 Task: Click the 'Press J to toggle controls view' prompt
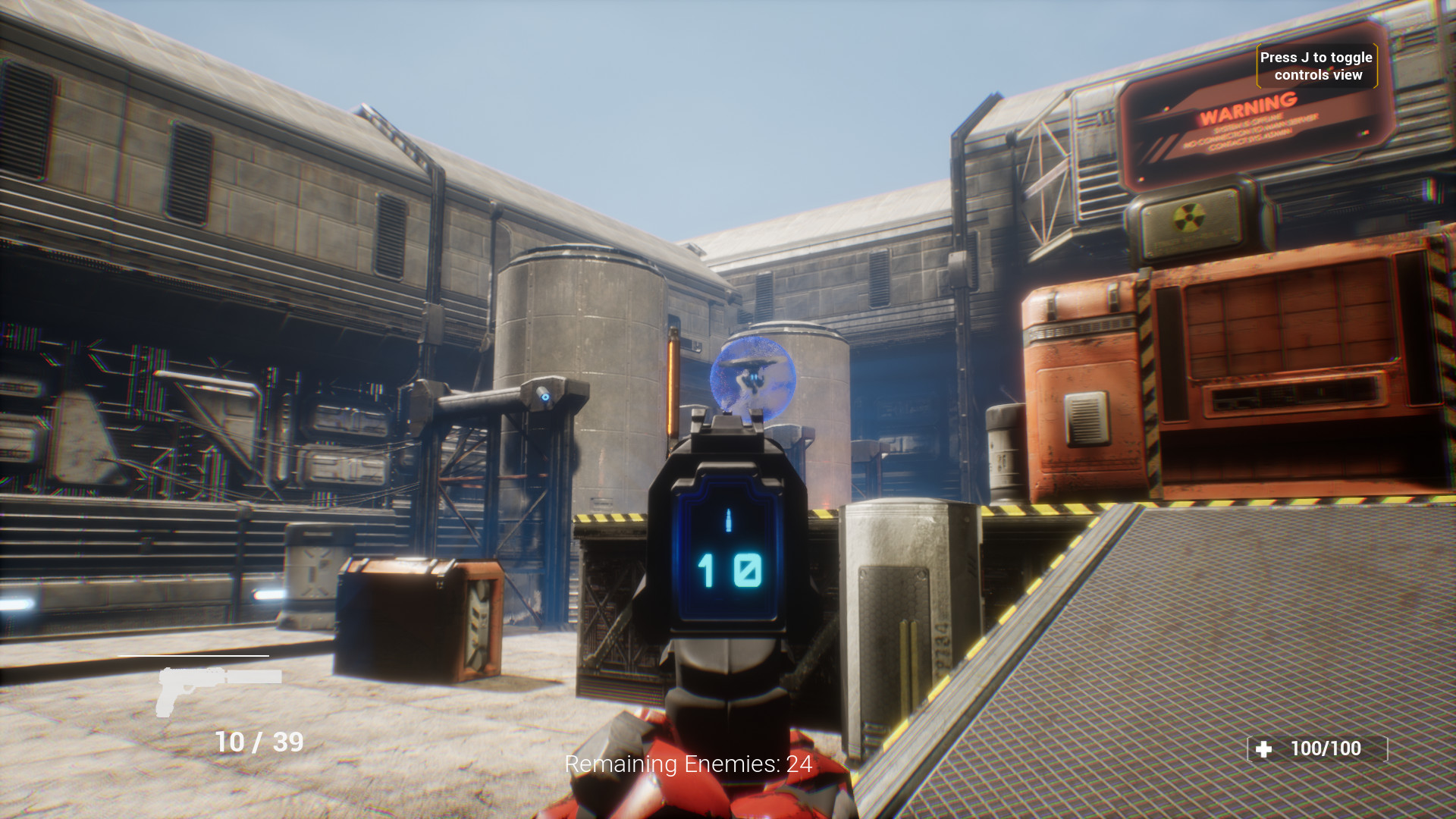click(1315, 64)
